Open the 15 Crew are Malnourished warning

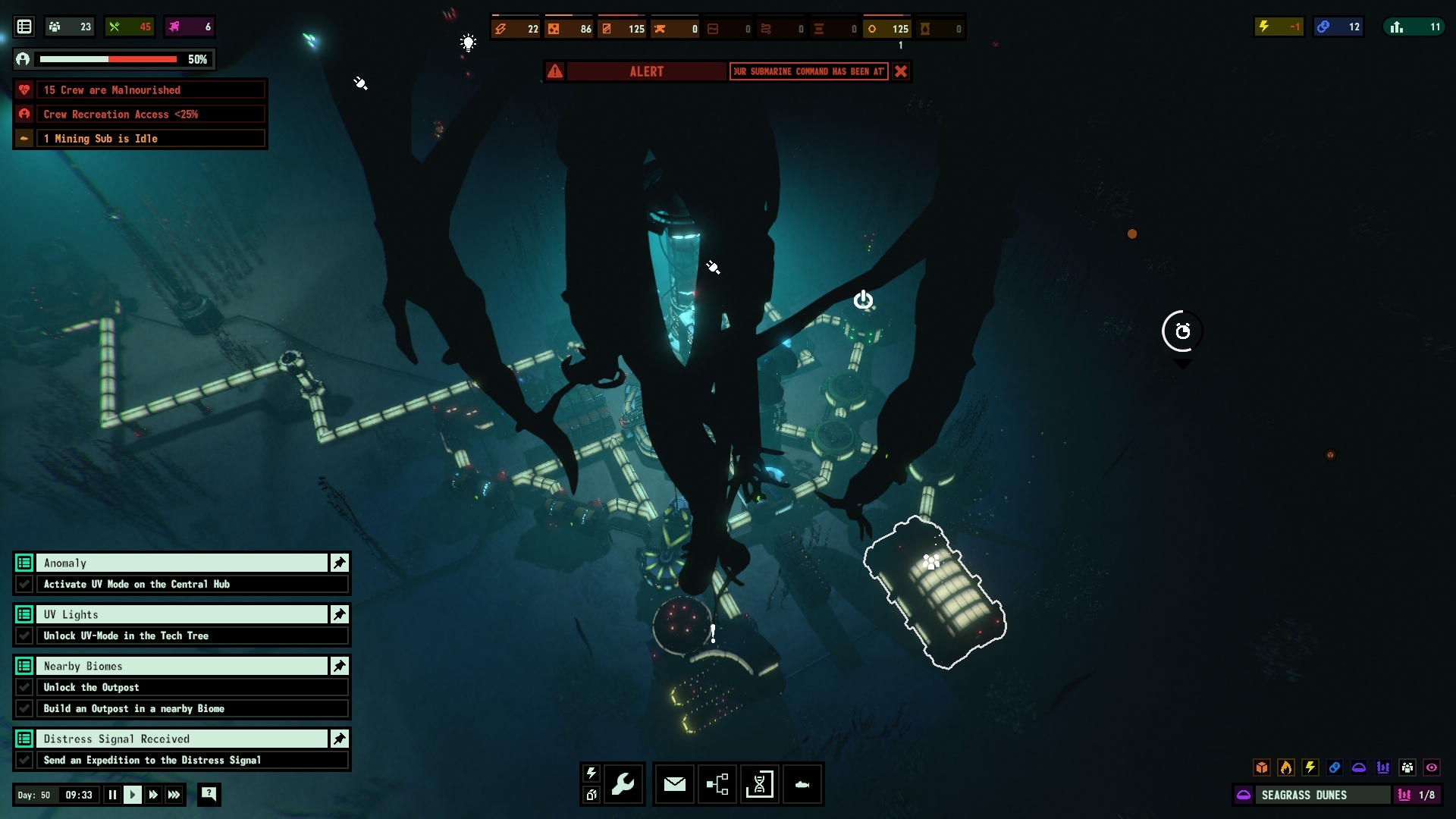point(140,90)
